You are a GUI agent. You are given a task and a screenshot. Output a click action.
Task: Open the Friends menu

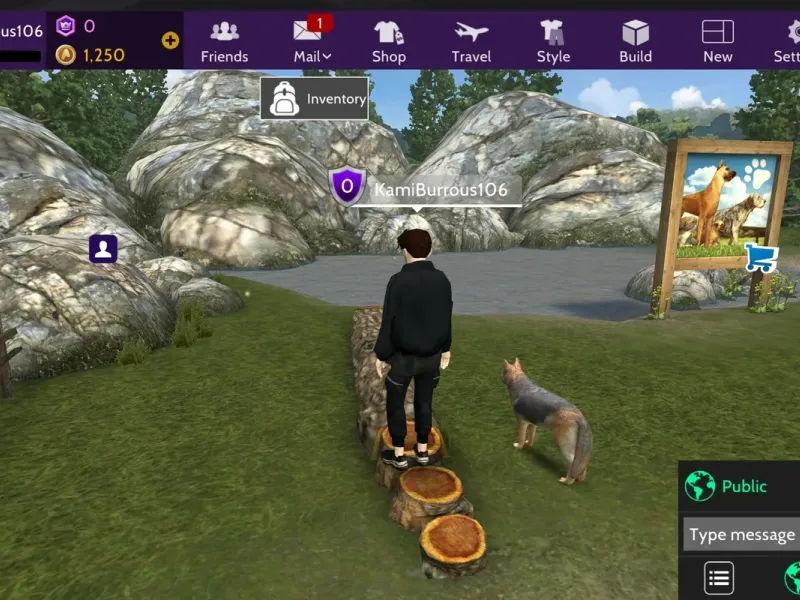point(224,41)
